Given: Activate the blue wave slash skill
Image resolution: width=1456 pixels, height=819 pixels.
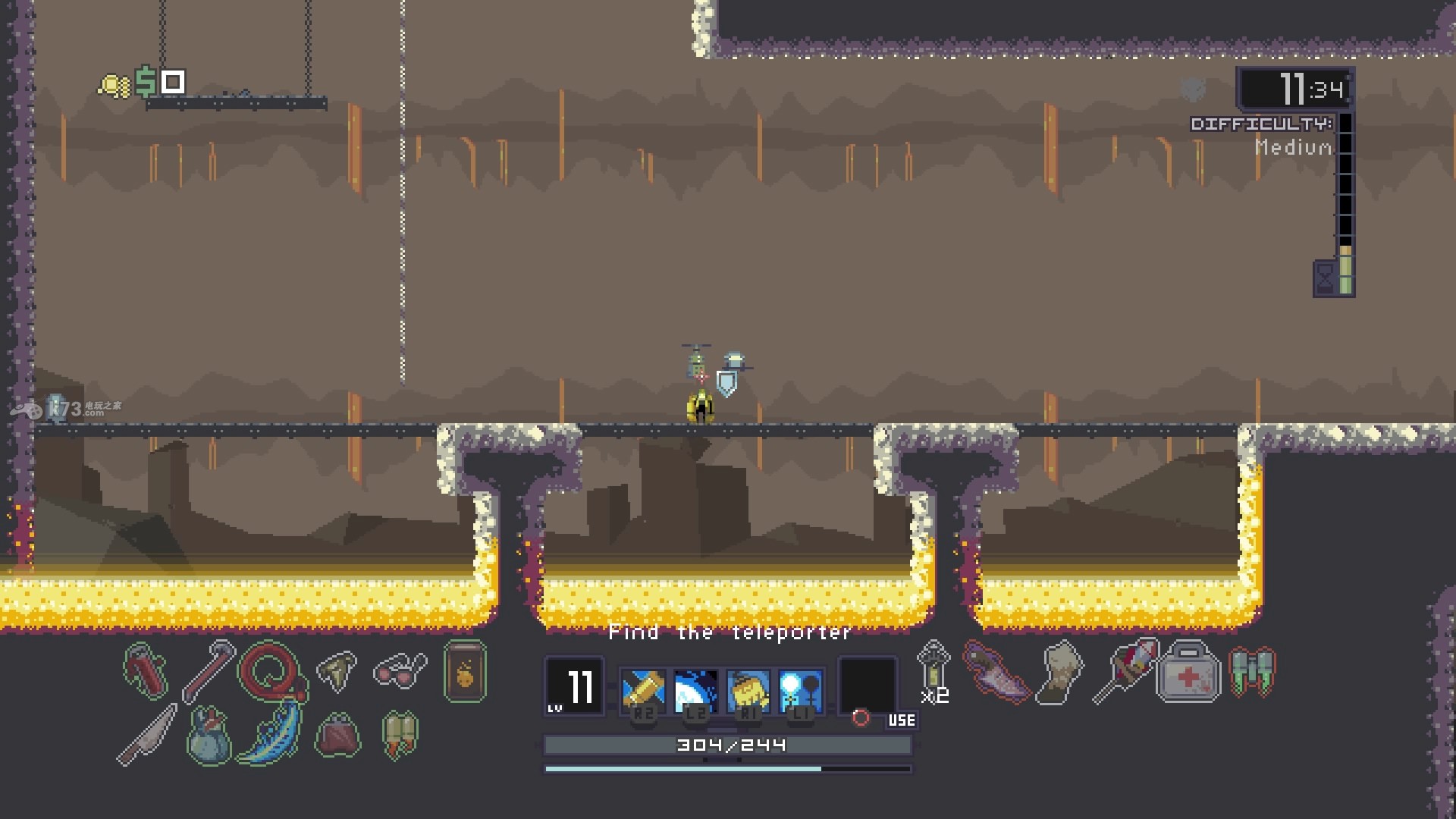Looking at the screenshot, I should pos(695,690).
